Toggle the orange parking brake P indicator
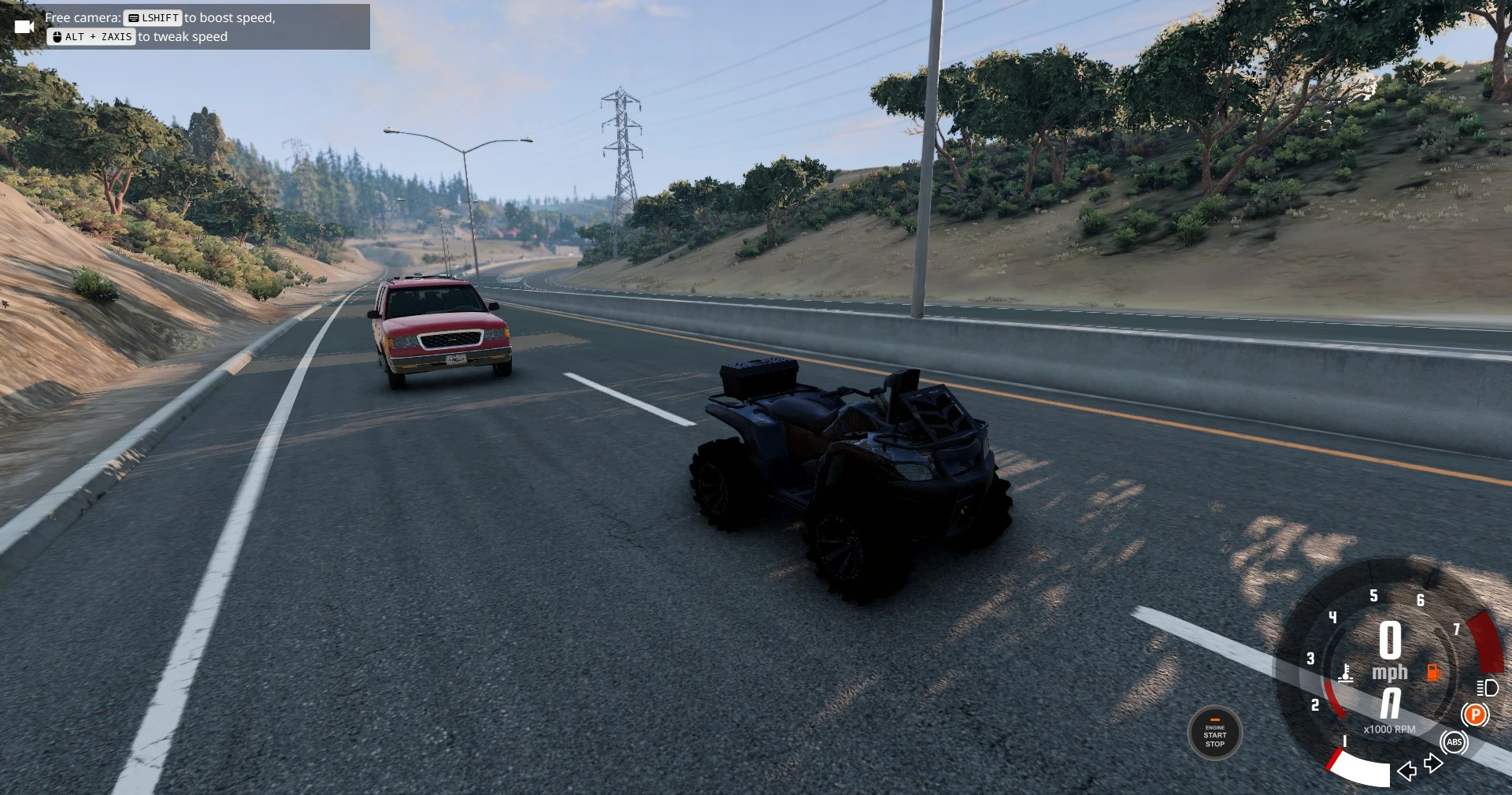1512x795 pixels. click(1475, 715)
